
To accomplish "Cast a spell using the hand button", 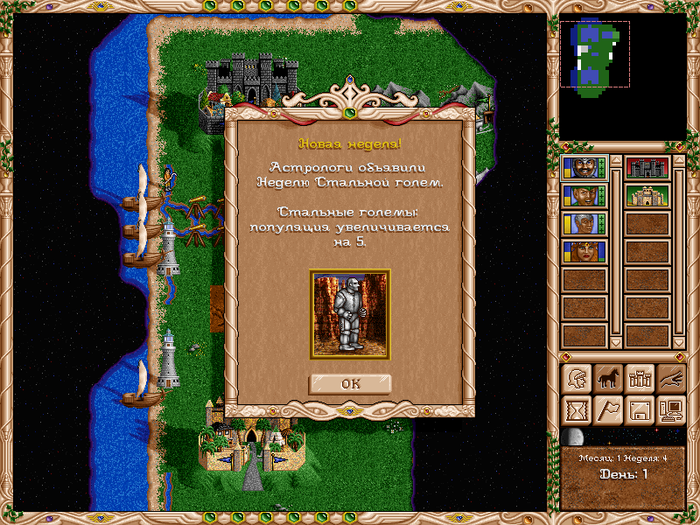I will (670, 379).
